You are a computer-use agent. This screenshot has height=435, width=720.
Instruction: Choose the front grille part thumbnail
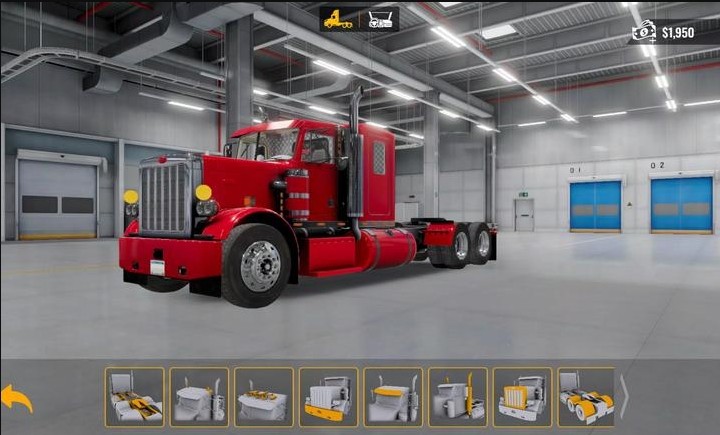pos(522,397)
